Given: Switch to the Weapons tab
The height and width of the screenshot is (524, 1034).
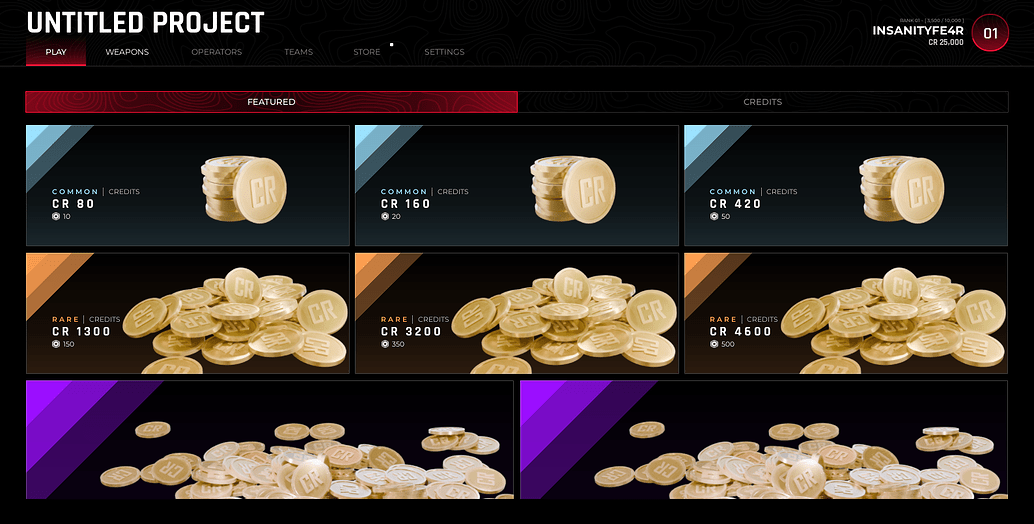Looking at the screenshot, I should 127,52.
